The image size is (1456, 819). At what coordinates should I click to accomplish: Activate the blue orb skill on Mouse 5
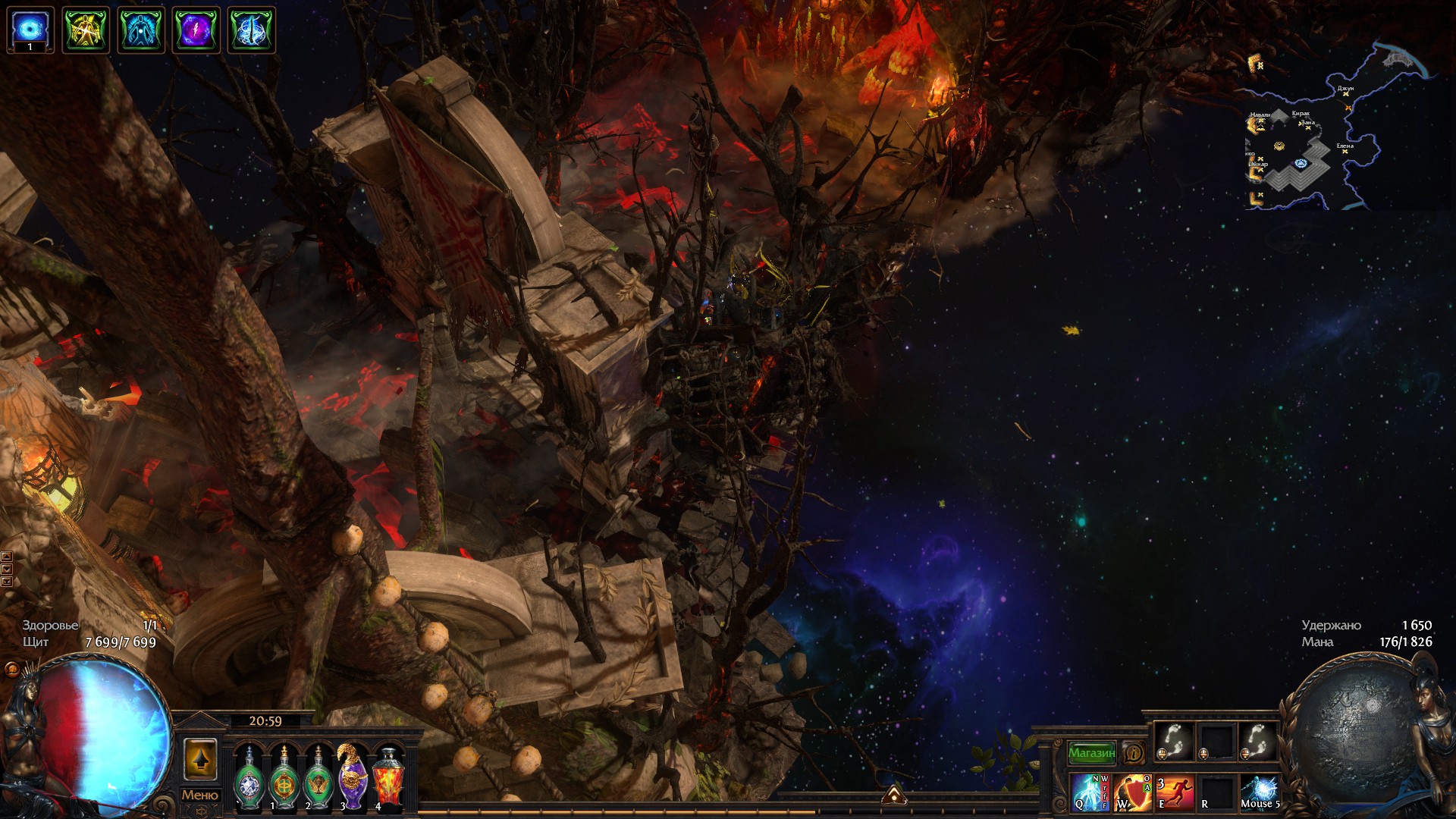(1260, 792)
